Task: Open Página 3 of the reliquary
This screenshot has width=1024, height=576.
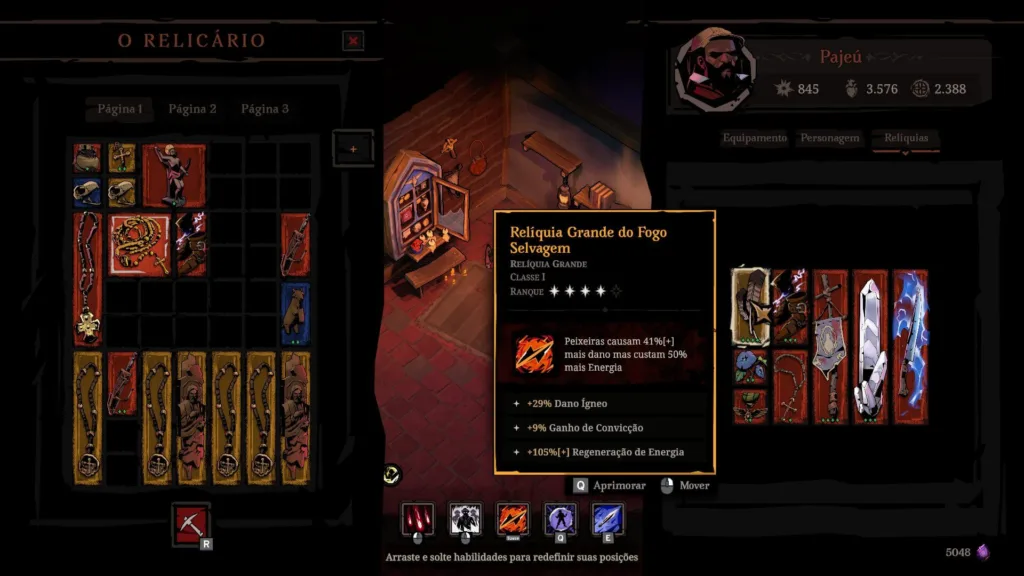Action: coord(265,109)
